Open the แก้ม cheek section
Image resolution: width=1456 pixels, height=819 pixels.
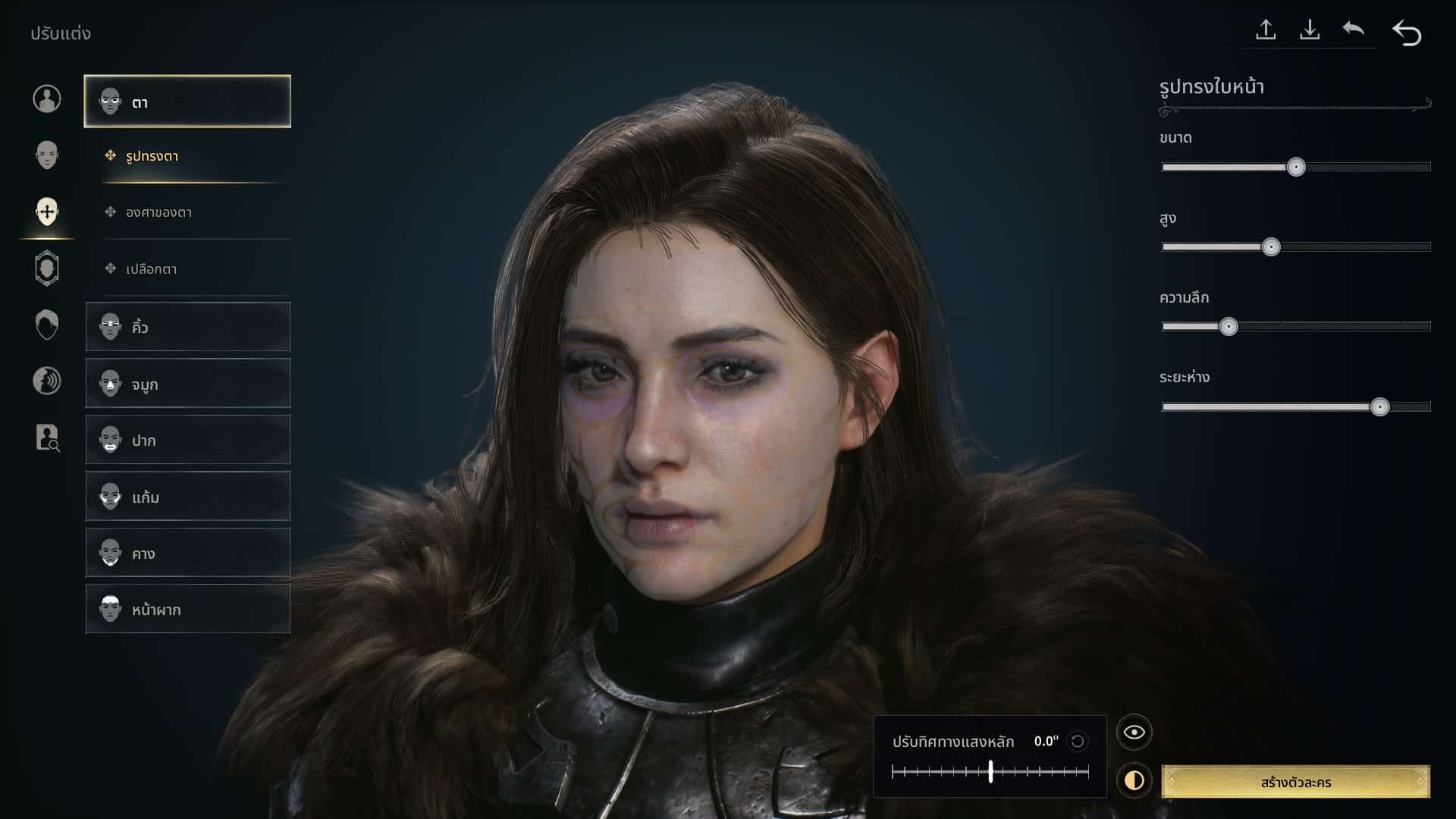click(x=187, y=497)
